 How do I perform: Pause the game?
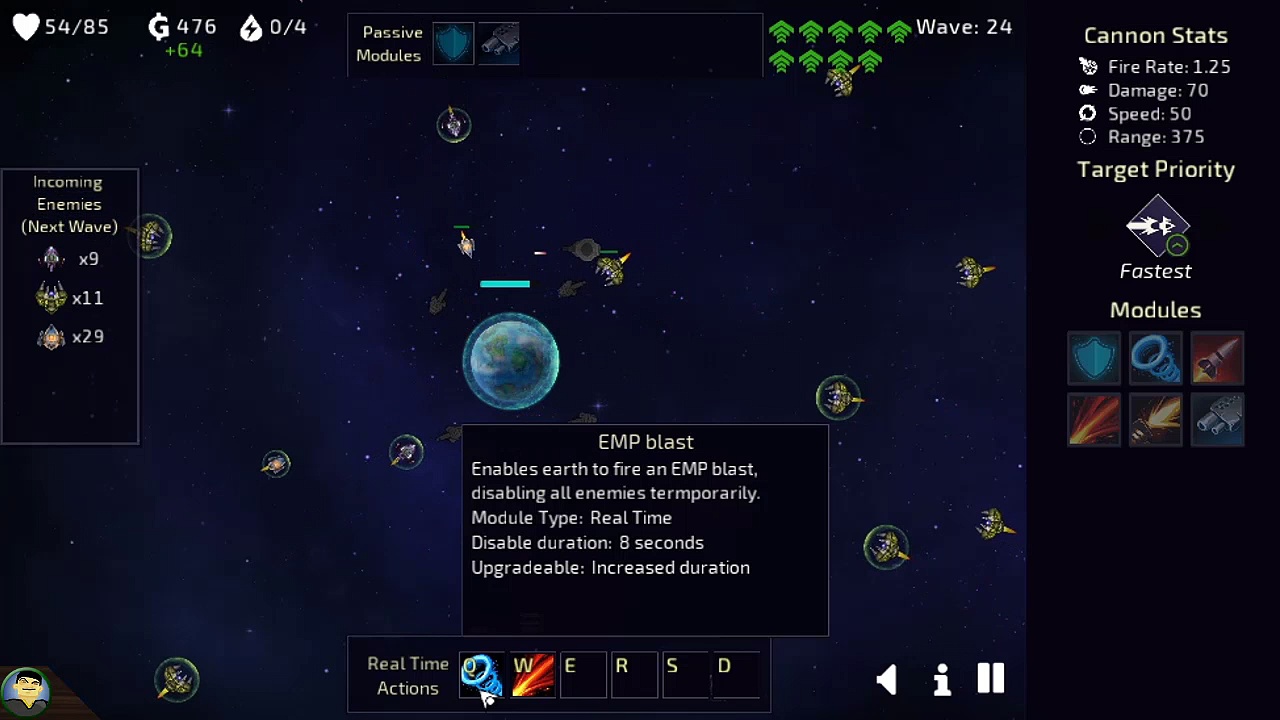tap(990, 679)
